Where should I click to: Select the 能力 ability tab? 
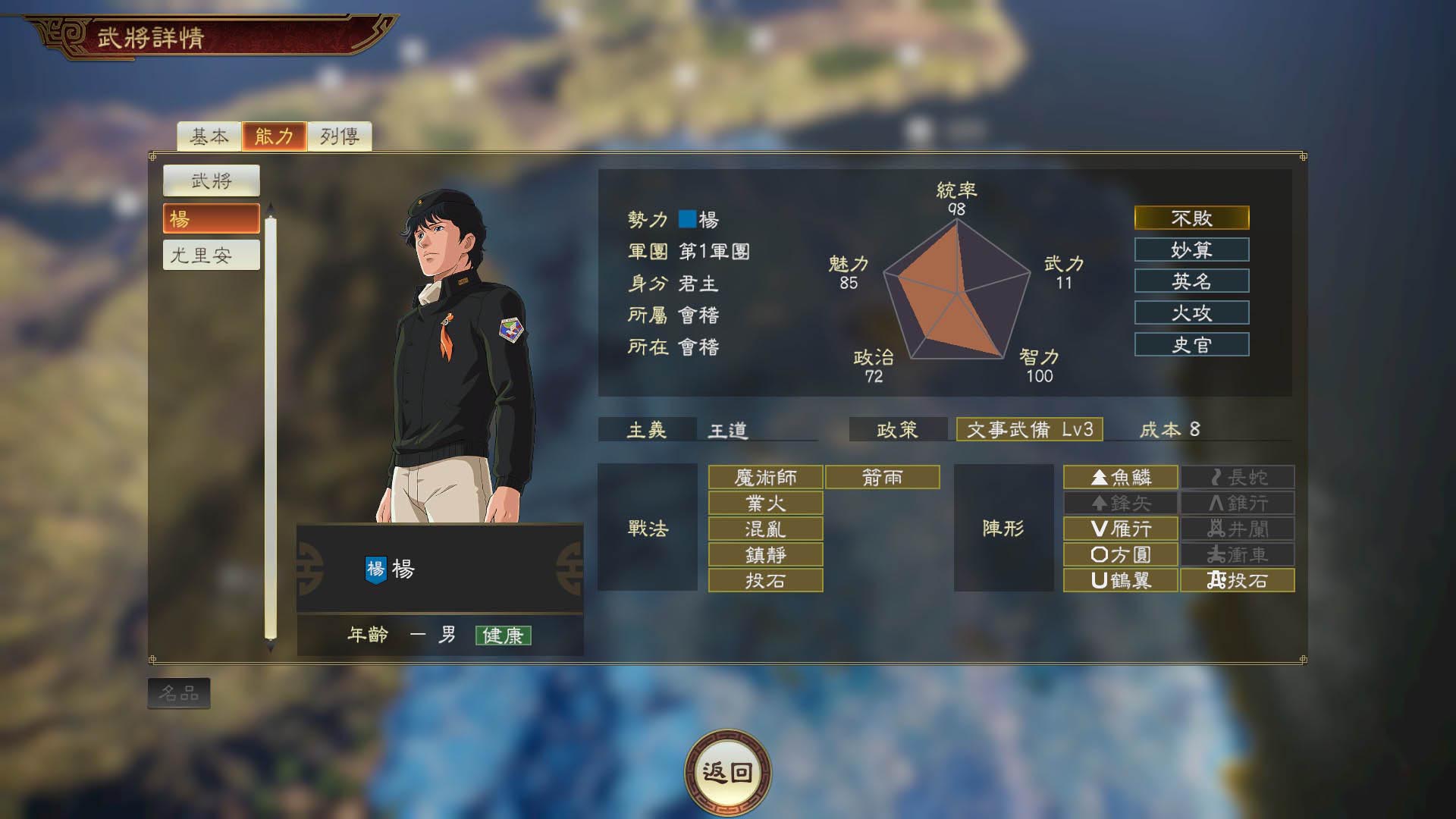[274, 136]
